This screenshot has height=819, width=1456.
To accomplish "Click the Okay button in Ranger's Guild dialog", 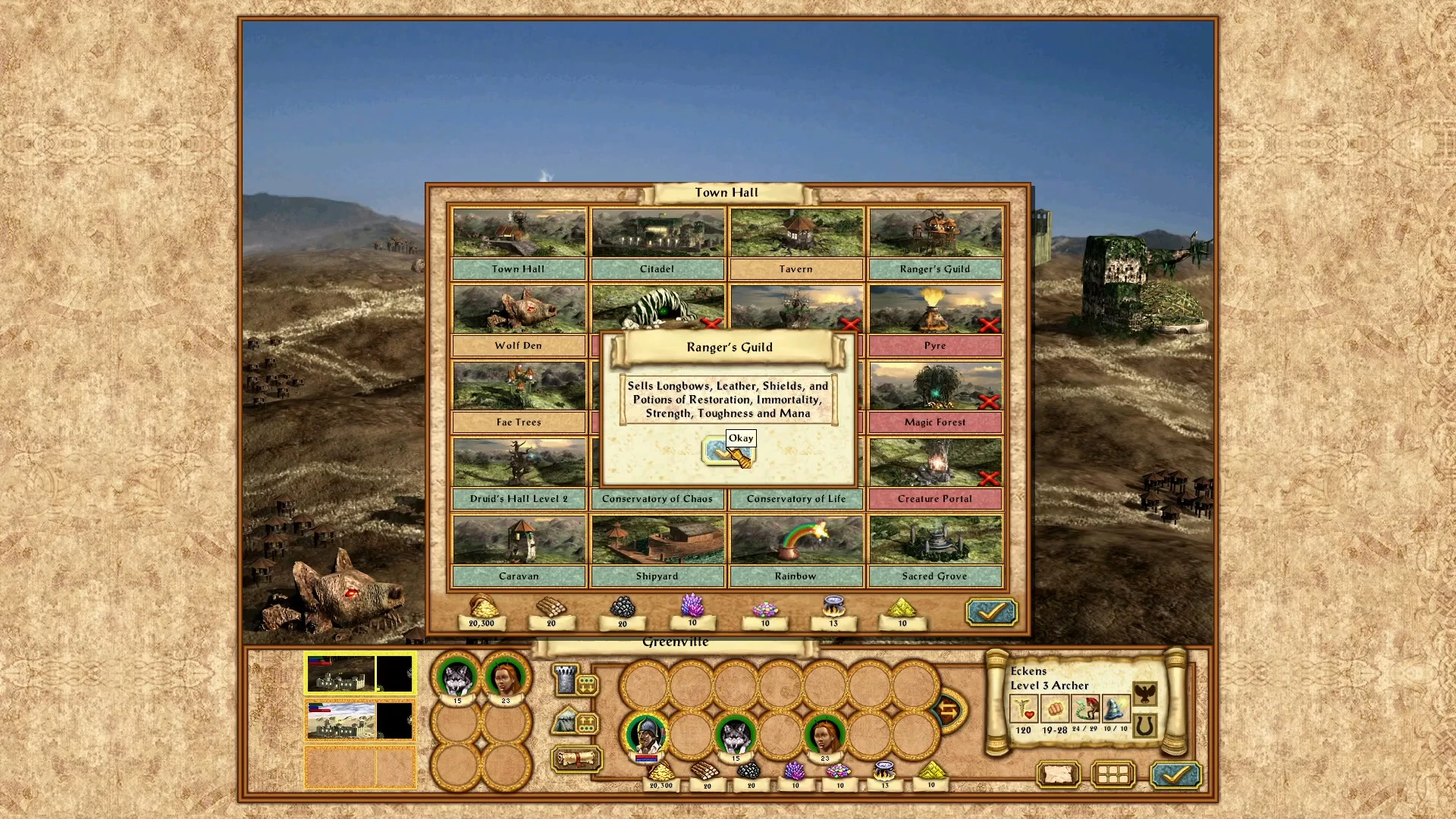I will tap(727, 447).
